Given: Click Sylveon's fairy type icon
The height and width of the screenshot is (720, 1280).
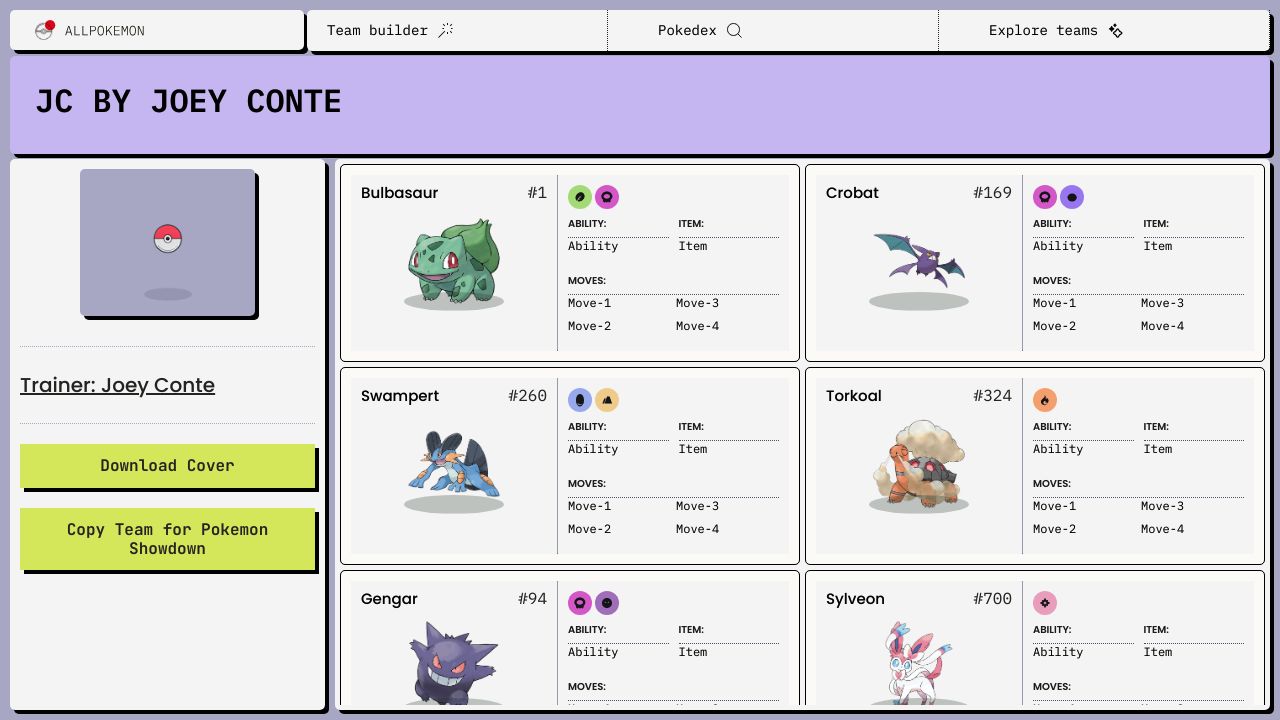Looking at the screenshot, I should (x=1045, y=603).
